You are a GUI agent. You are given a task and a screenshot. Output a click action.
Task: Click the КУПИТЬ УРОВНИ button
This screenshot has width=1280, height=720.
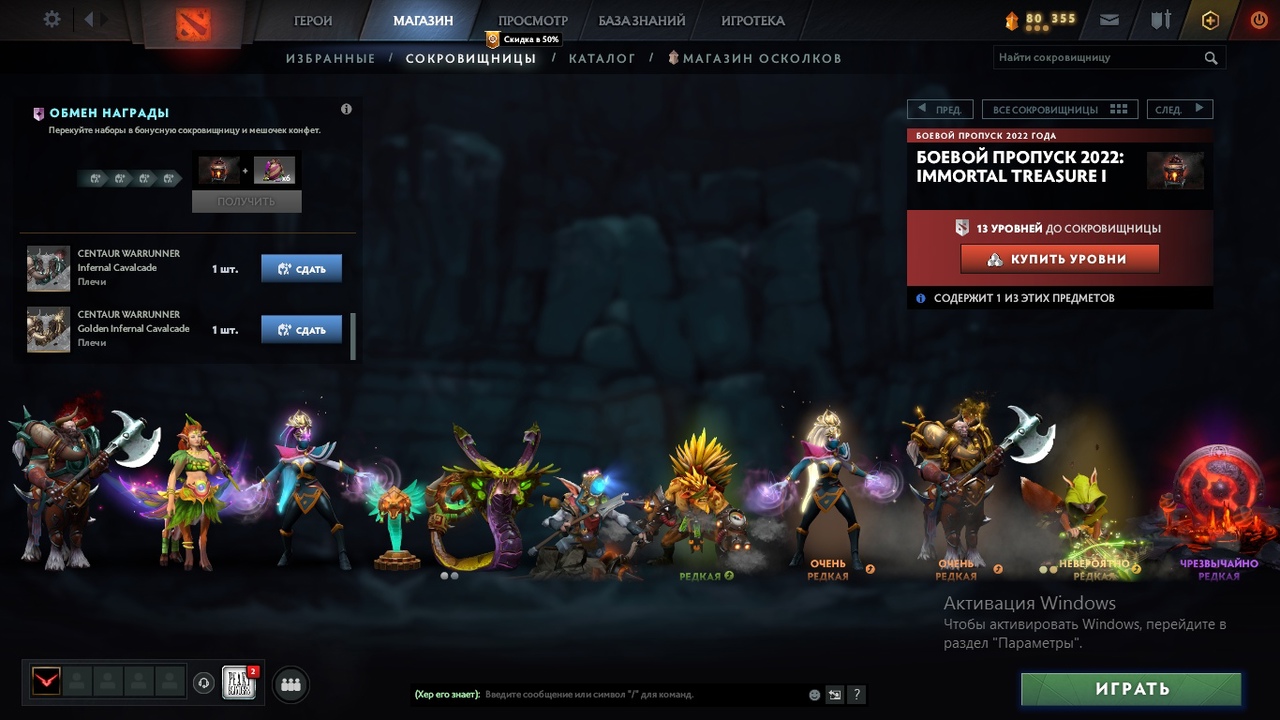(x=1059, y=259)
